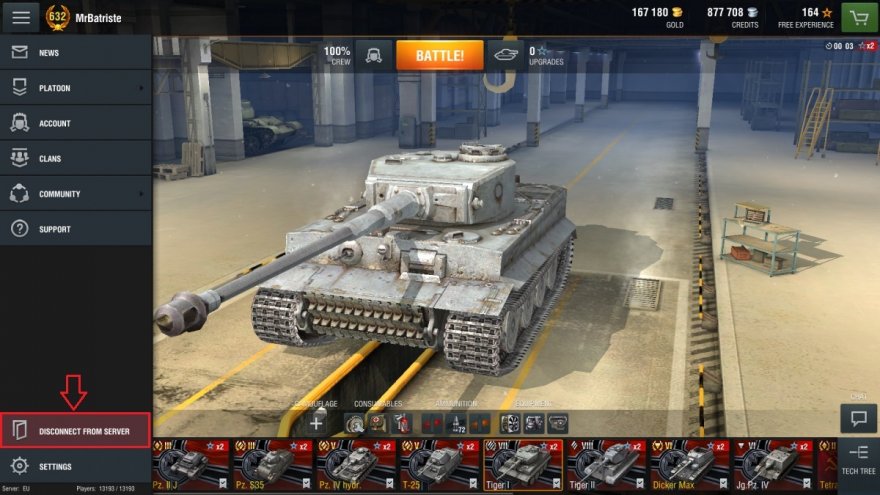880x495 pixels.
Task: Open the Chat panel
Action: (858, 417)
